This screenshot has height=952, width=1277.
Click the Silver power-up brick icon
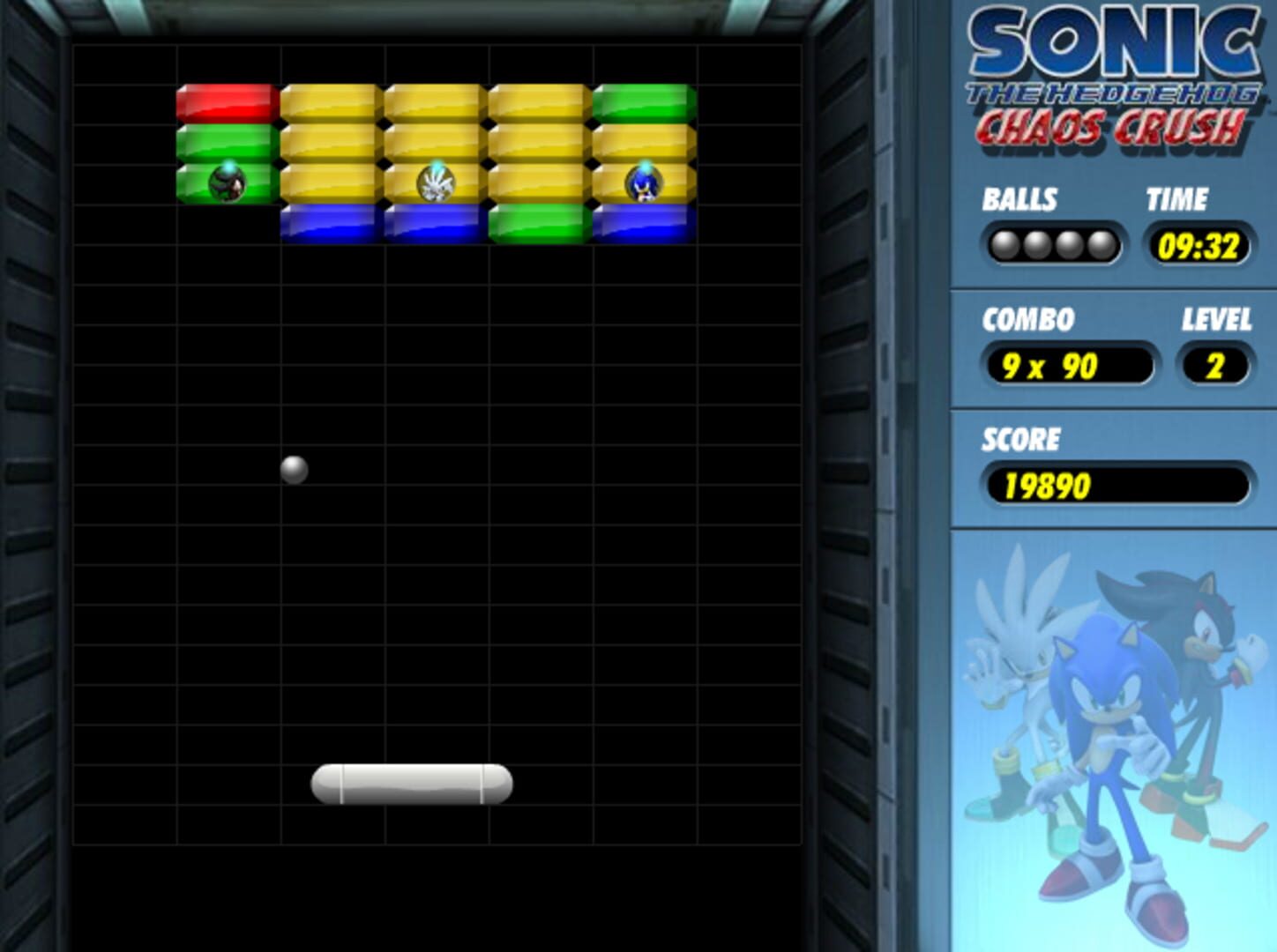[434, 181]
